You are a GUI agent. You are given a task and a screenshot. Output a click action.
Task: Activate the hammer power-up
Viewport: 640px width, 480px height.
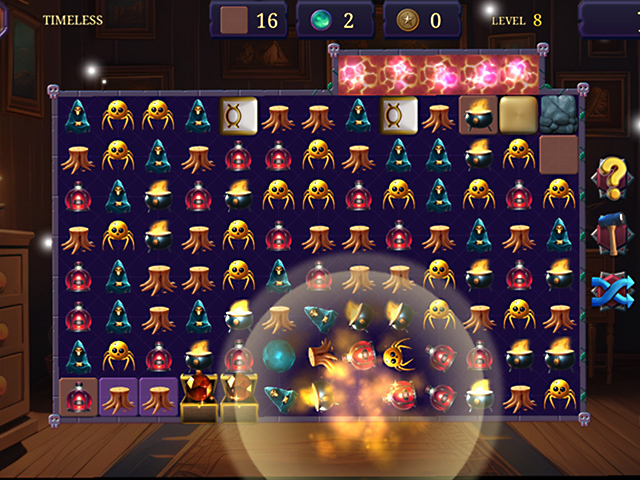[607, 232]
